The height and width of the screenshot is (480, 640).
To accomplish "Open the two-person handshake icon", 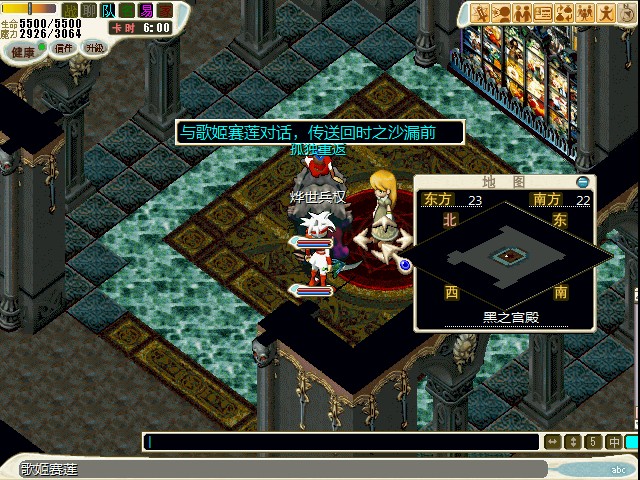I will click(x=520, y=13).
